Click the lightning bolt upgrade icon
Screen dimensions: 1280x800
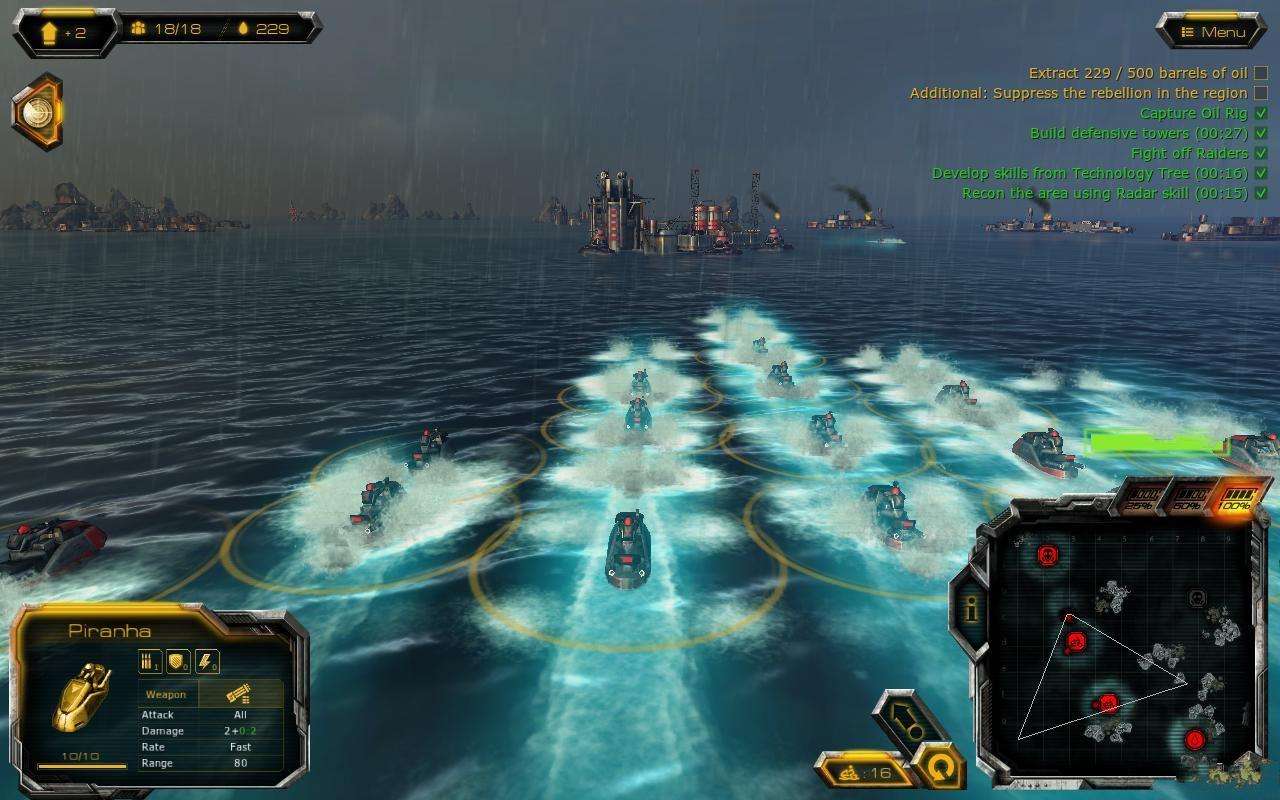tap(206, 661)
